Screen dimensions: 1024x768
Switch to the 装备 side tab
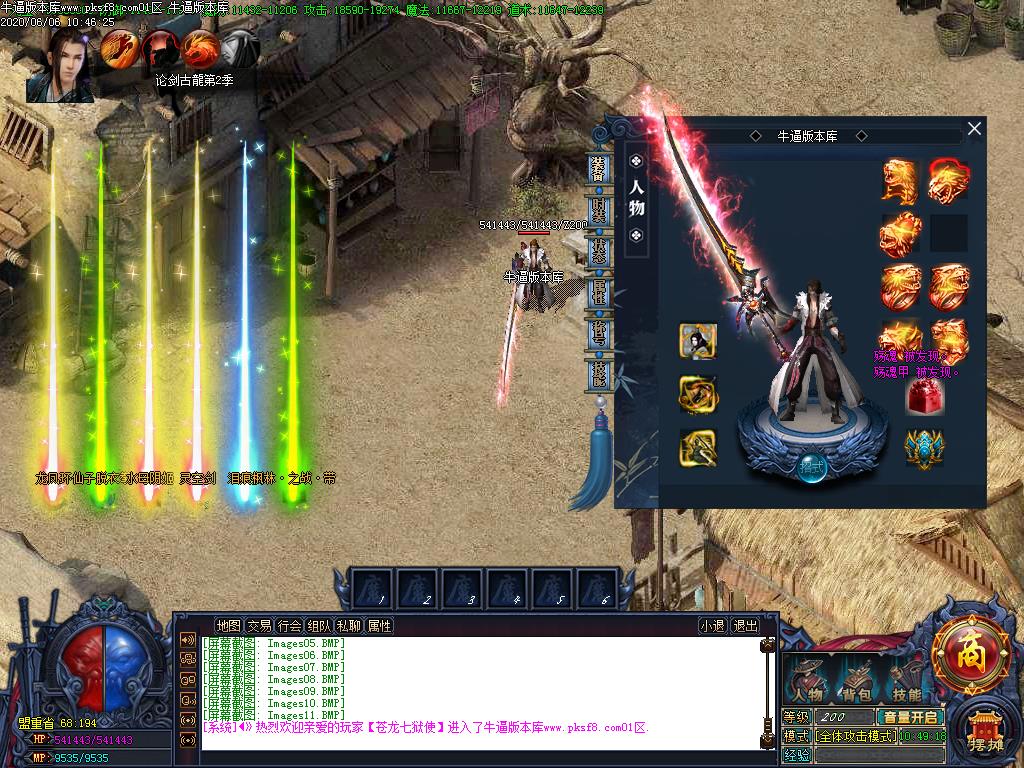click(x=599, y=169)
